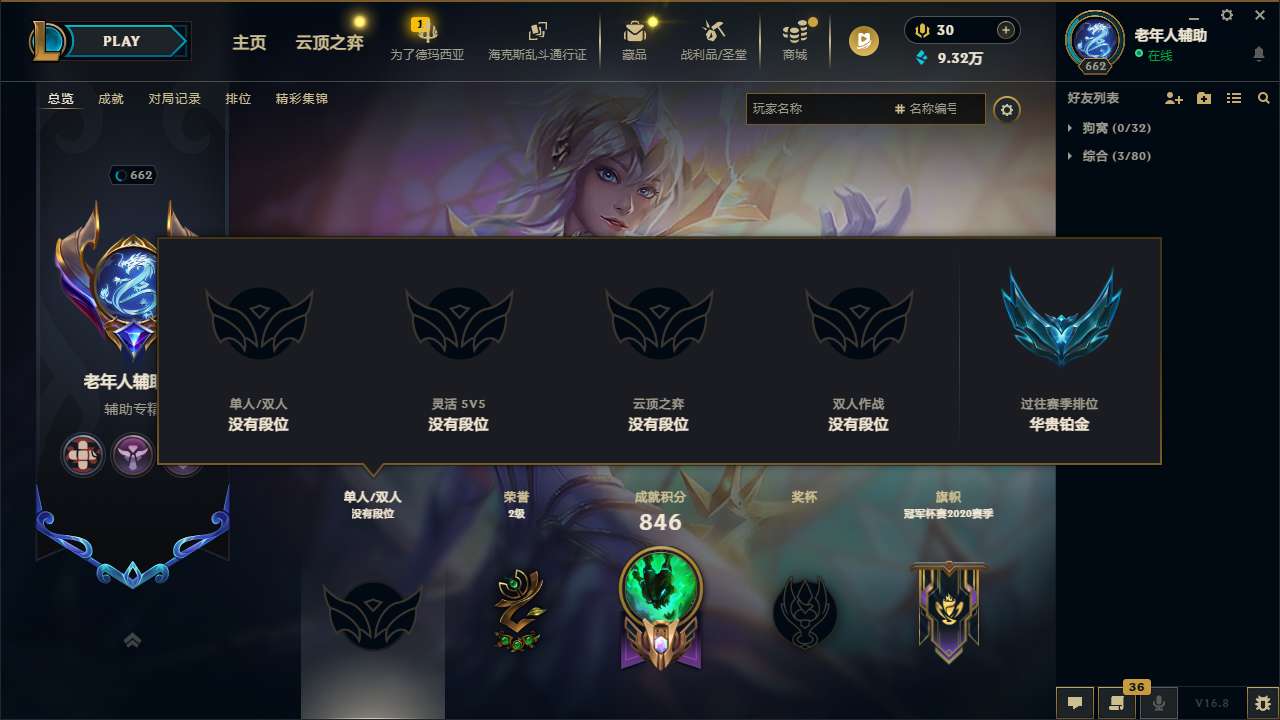The width and height of the screenshot is (1280, 720).
Task: Open the 商城 store coins icon
Action: (795, 31)
